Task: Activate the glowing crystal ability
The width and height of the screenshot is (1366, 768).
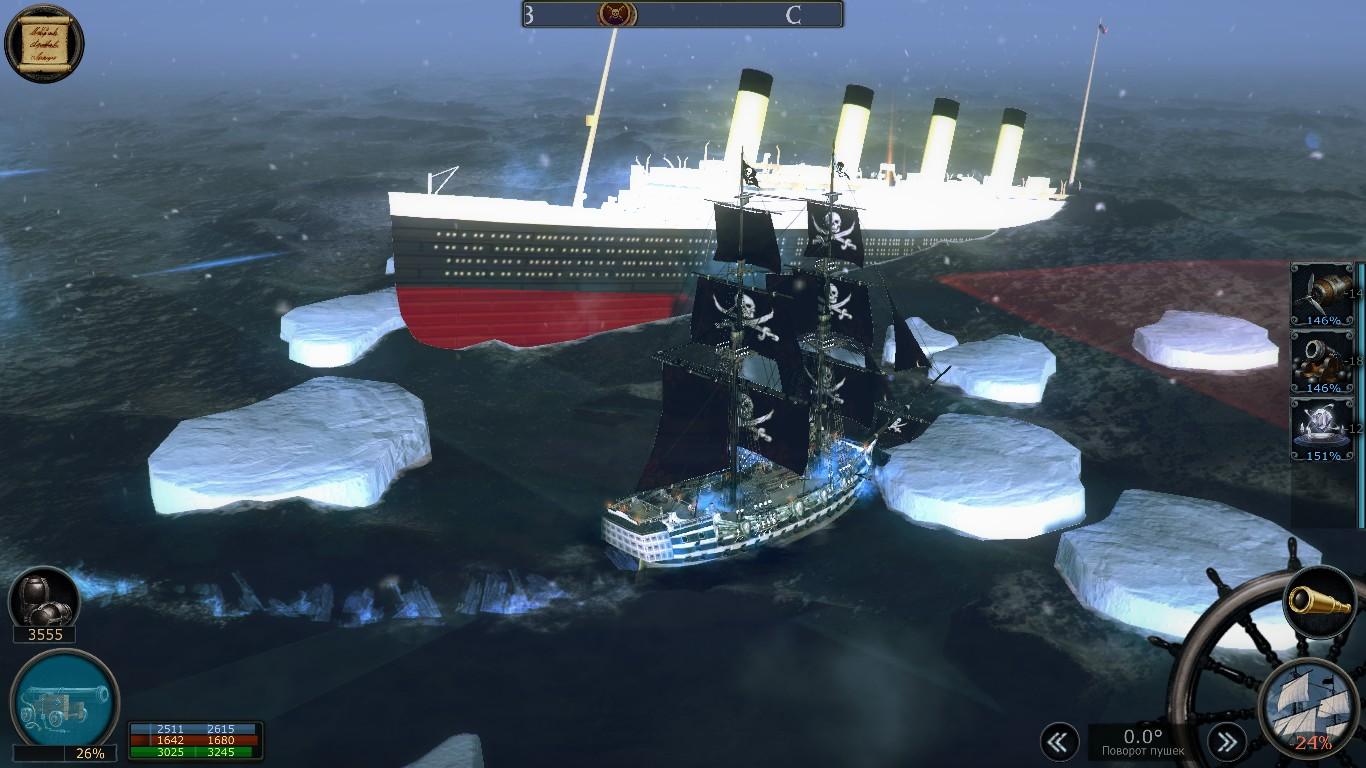Action: [x=1322, y=429]
